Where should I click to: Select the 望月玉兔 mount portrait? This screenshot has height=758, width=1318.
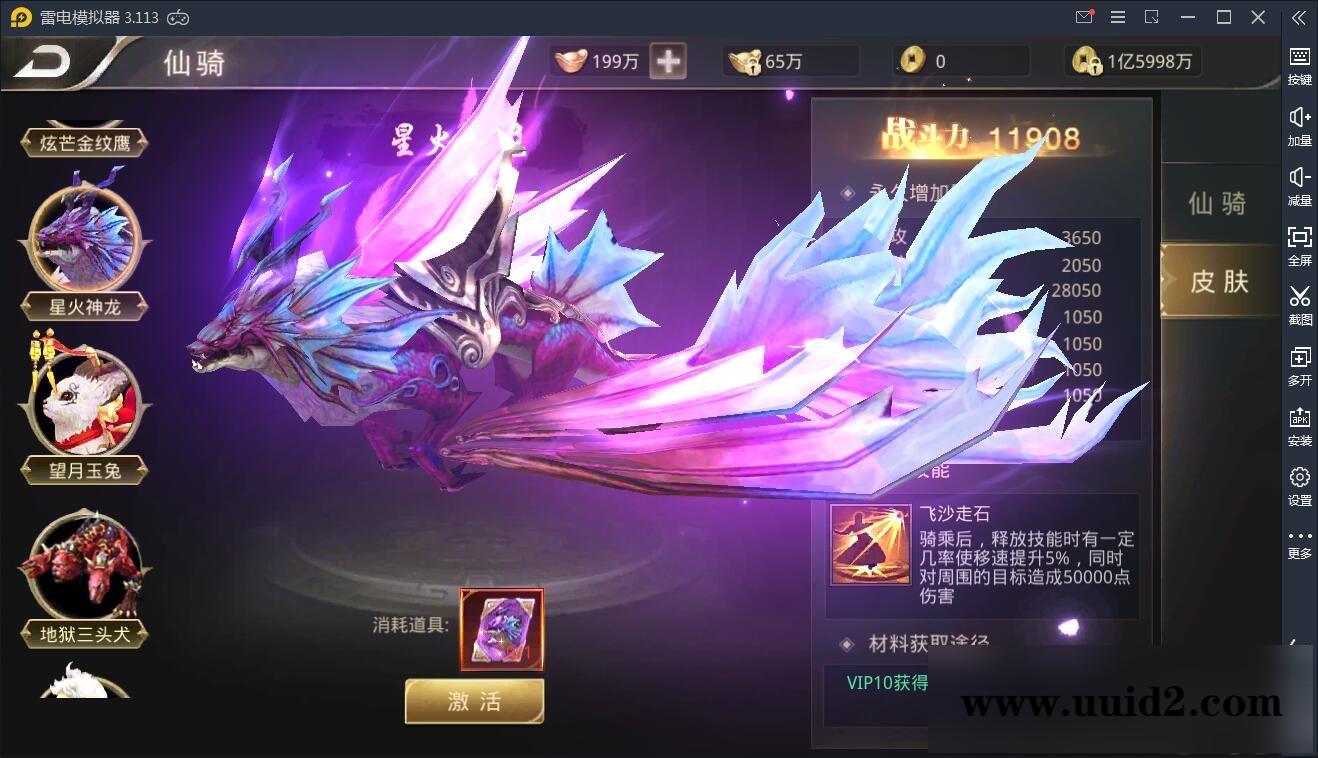[x=85, y=404]
